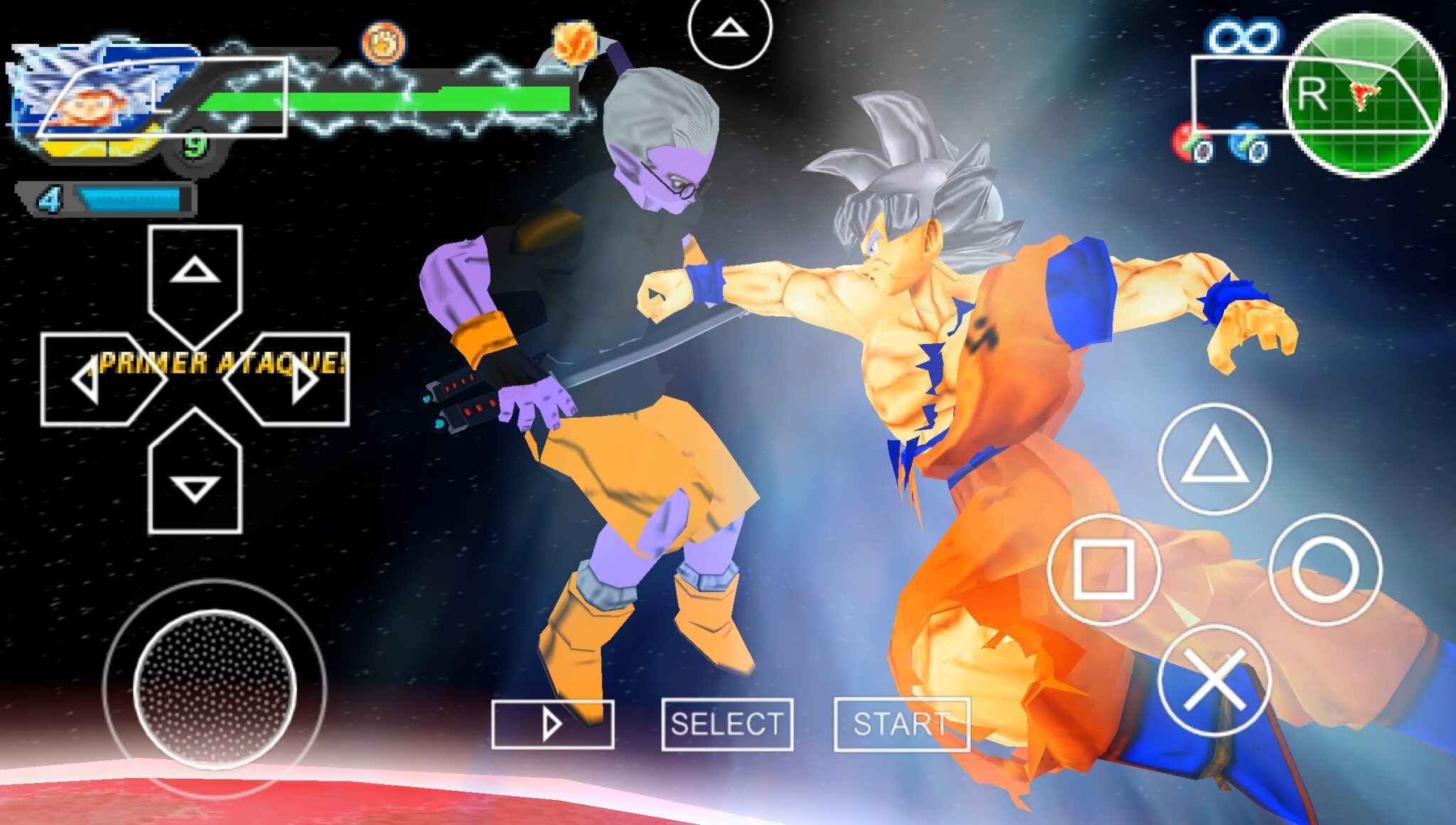Tap the triangle touch button
This screenshot has height=825, width=1456.
[1214, 458]
